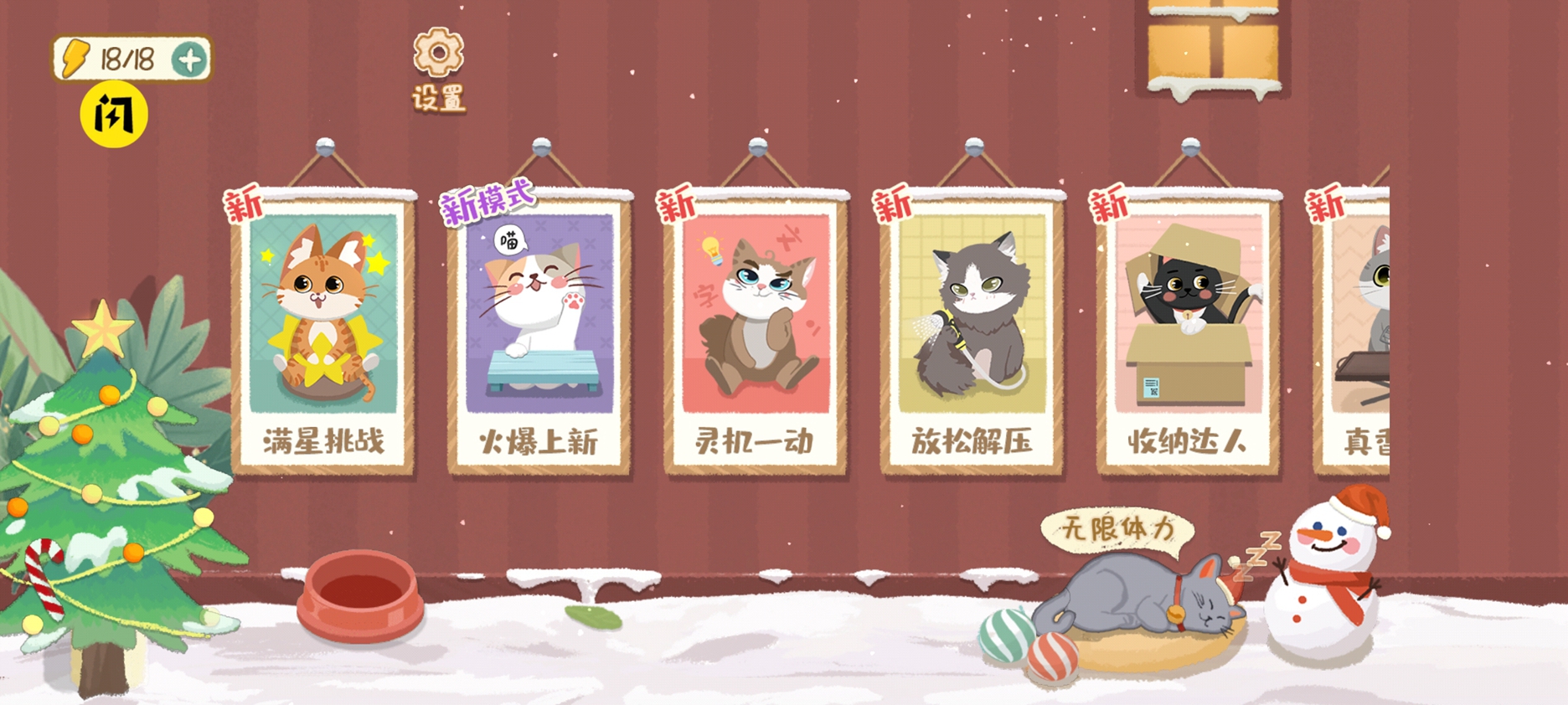Open the 火爆上新 new mode poster
The width and height of the screenshot is (1568, 705).
click(540, 327)
